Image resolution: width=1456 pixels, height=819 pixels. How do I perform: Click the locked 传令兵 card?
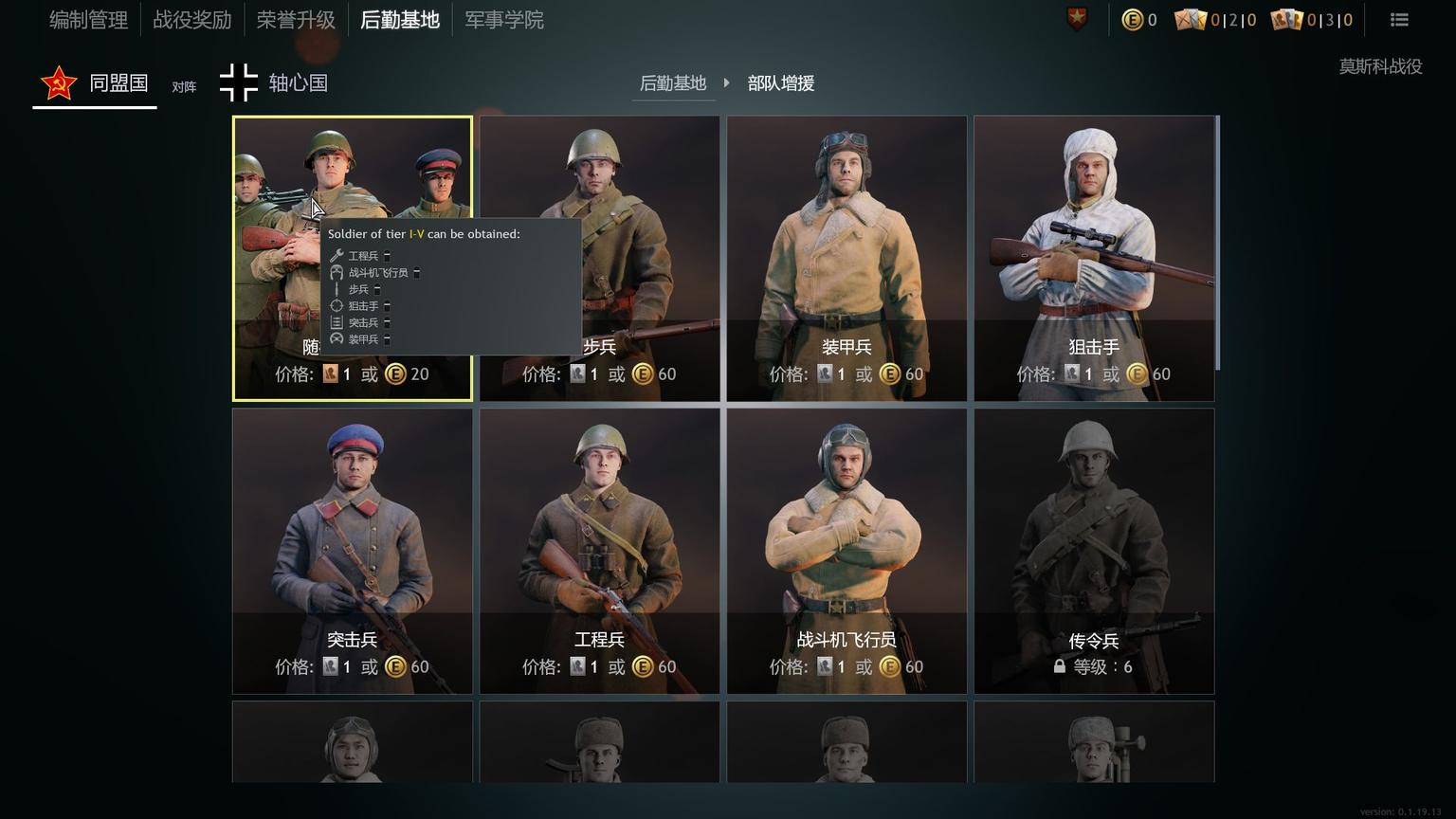click(x=1094, y=551)
